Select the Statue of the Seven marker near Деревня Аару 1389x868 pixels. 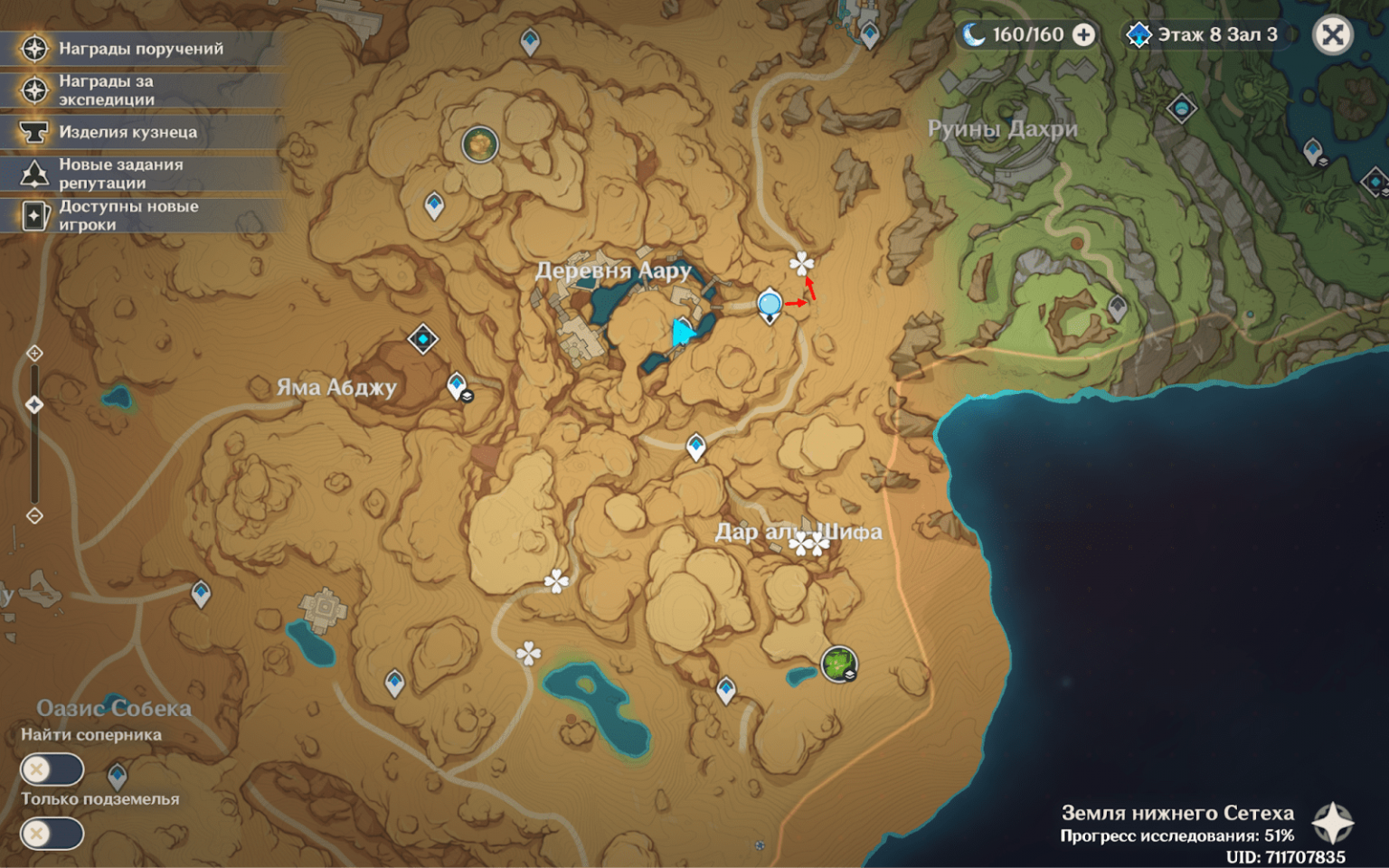tap(770, 304)
